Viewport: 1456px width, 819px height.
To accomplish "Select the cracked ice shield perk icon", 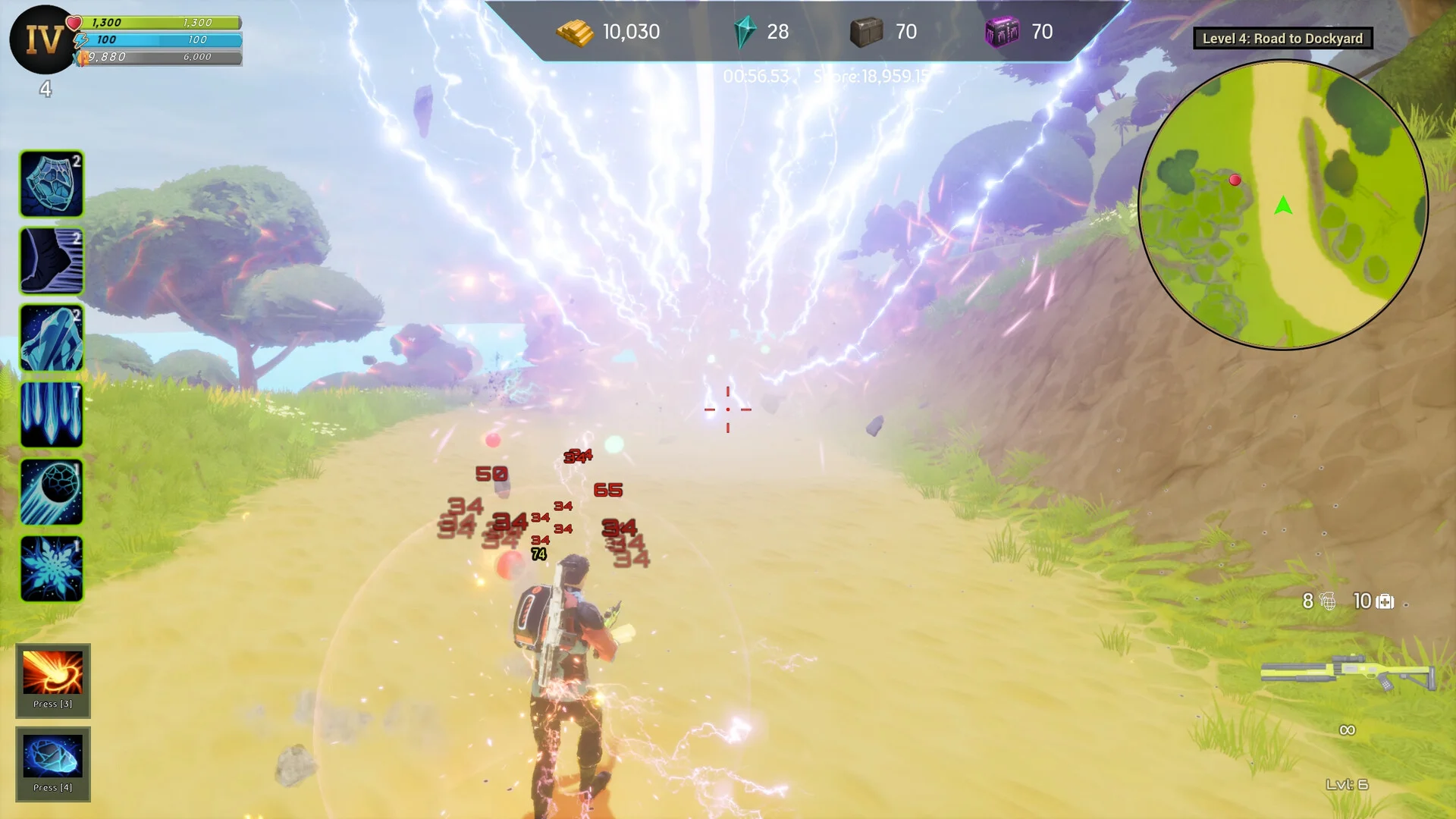I will [52, 184].
